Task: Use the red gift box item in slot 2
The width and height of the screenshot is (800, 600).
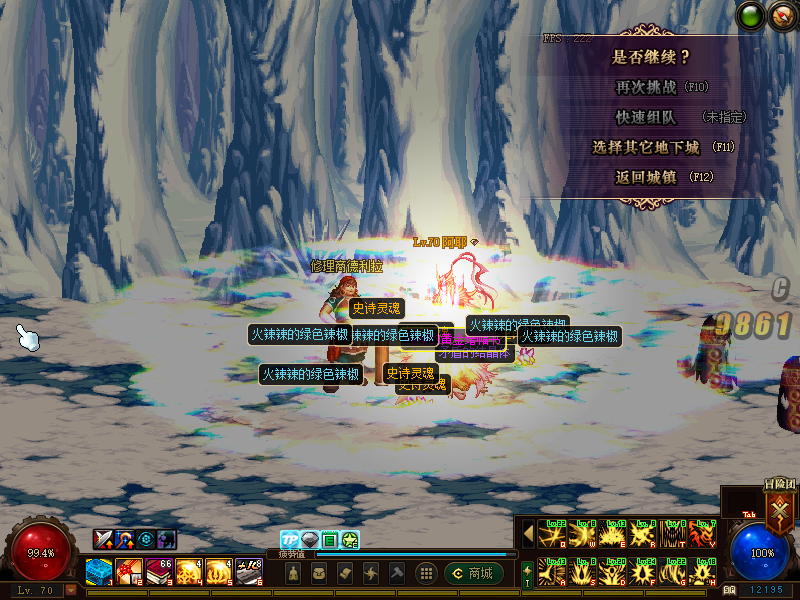Action: pos(128,571)
